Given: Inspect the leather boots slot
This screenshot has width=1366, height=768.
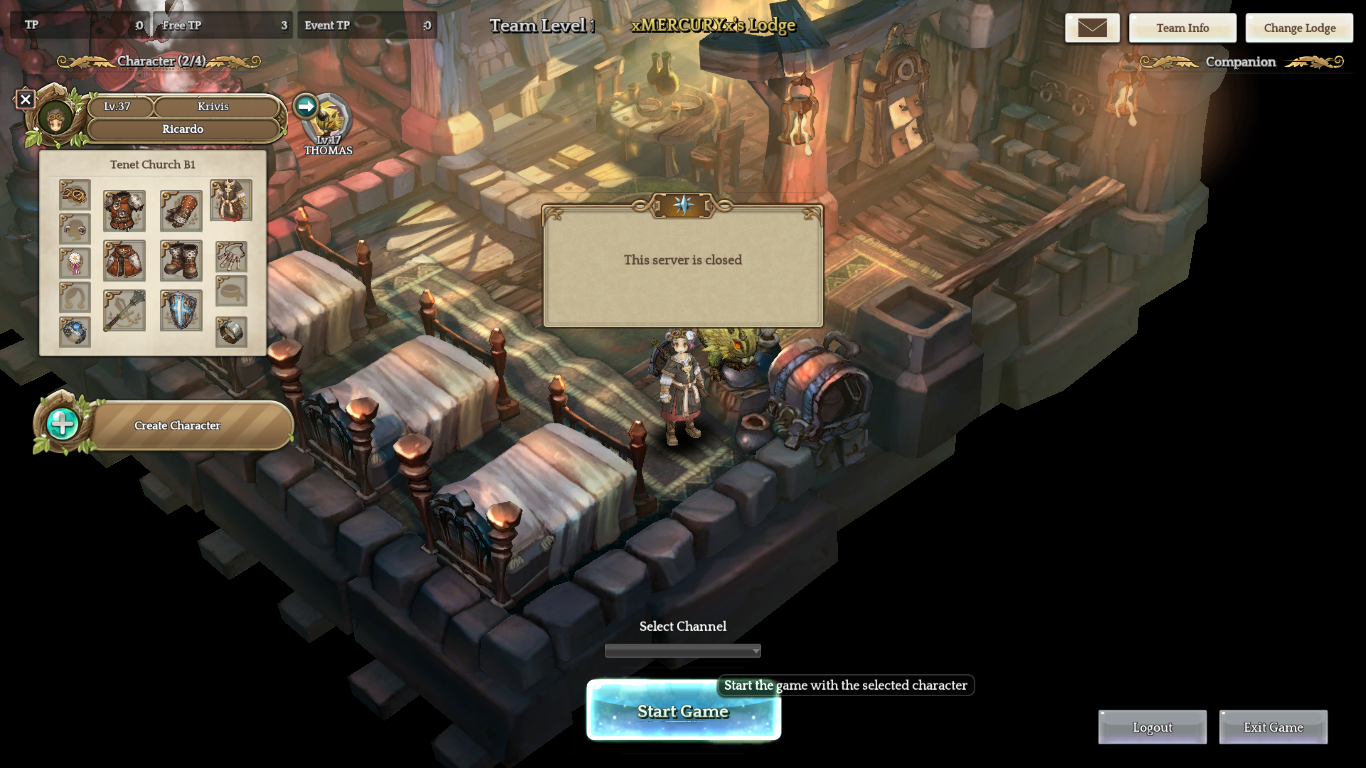Looking at the screenshot, I should tap(181, 261).
